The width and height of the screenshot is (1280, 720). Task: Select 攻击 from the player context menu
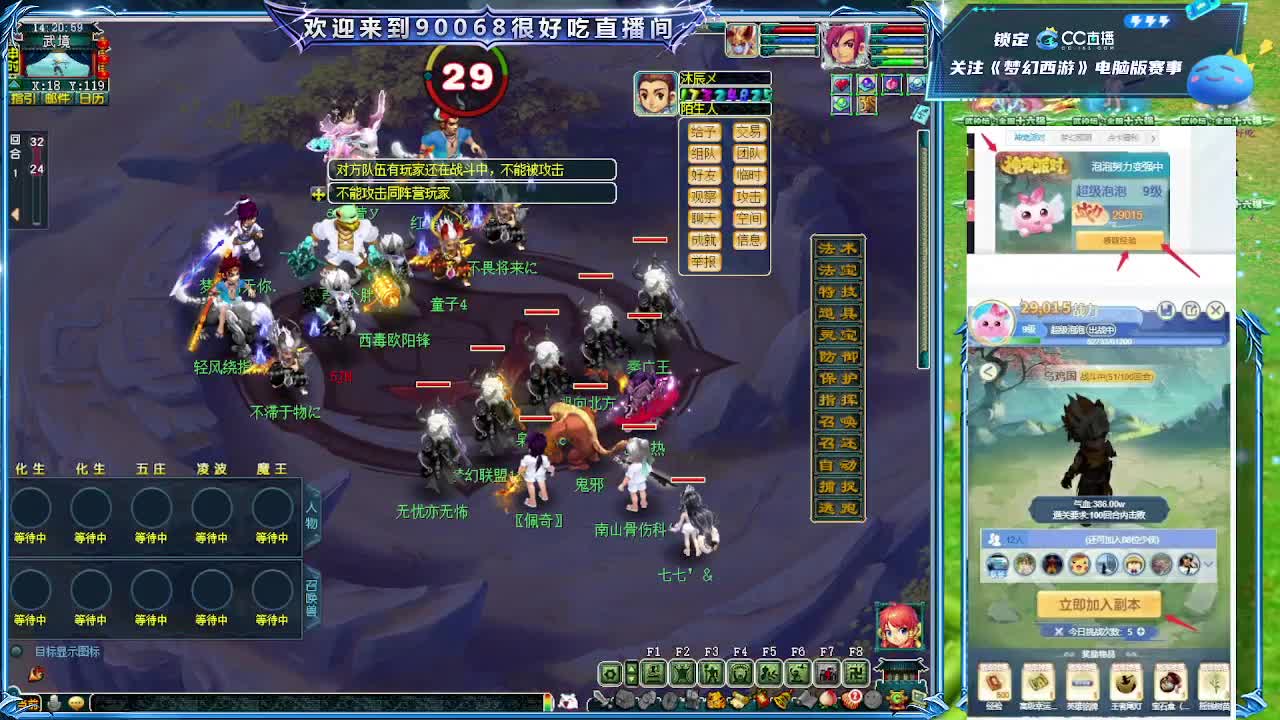[750, 197]
